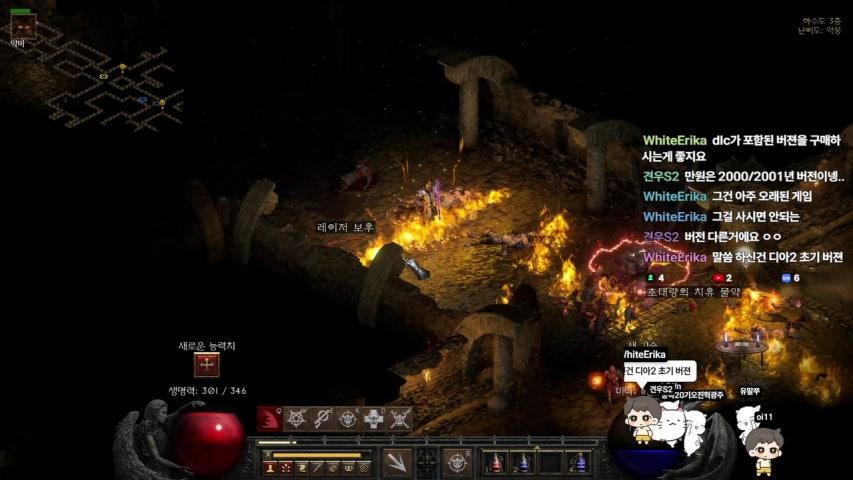The width and height of the screenshot is (853, 480).
Task: Activate the red highlighted skill in skill bar
Action: click(270, 418)
